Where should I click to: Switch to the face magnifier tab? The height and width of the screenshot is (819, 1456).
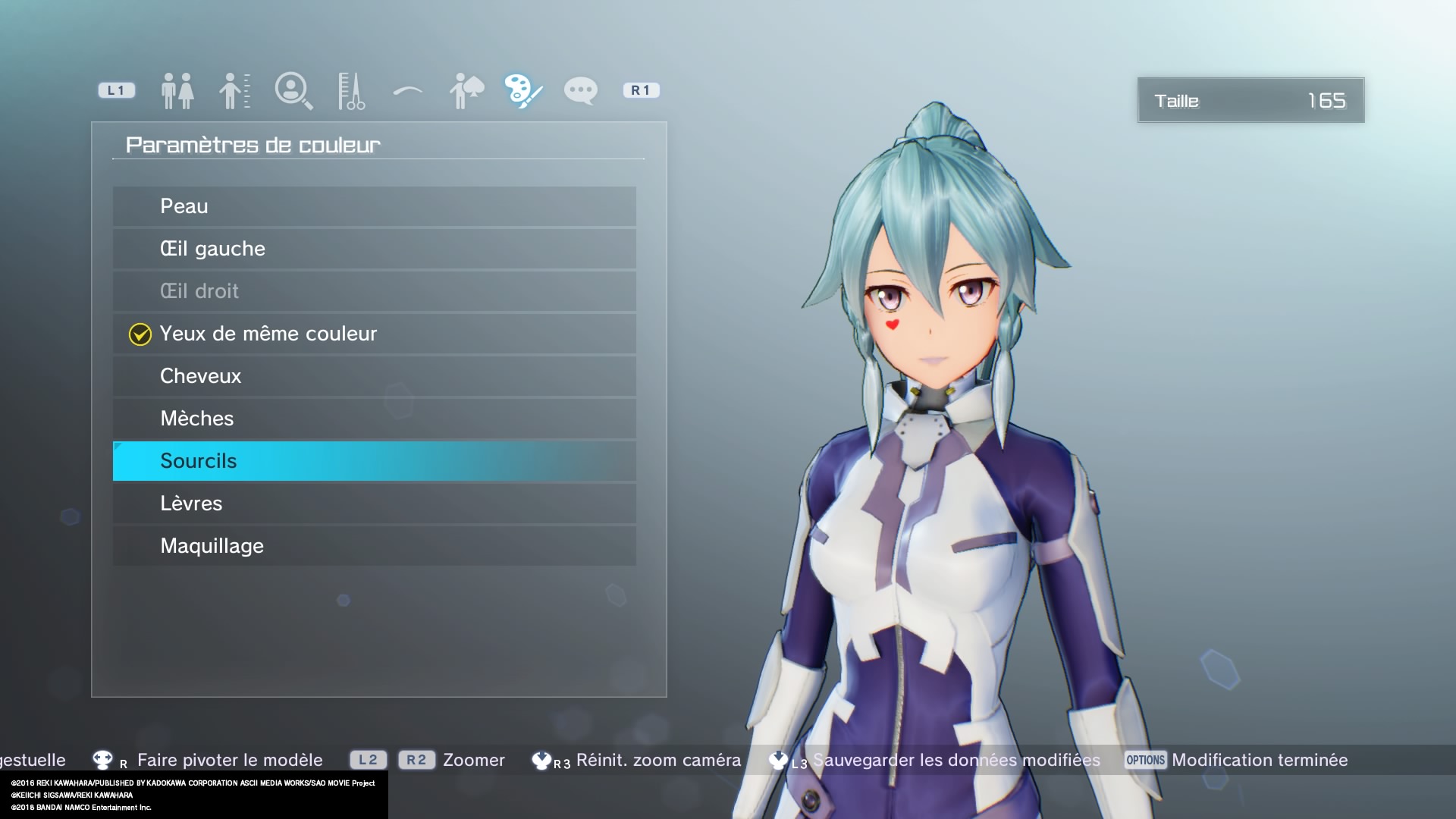click(293, 91)
